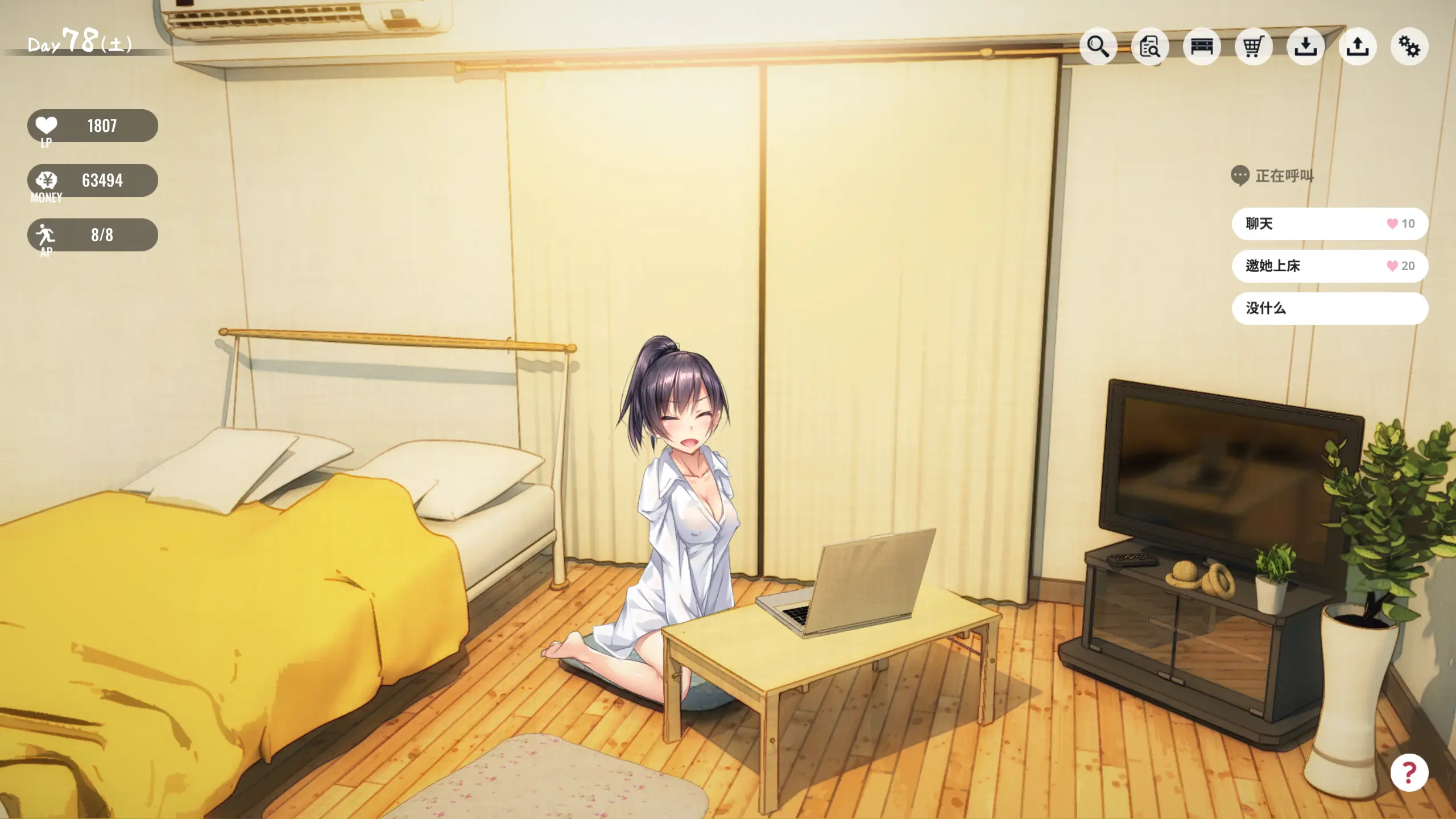Image resolution: width=1456 pixels, height=819 pixels.
Task: Click the upload-arrow load icon
Action: 1357,46
